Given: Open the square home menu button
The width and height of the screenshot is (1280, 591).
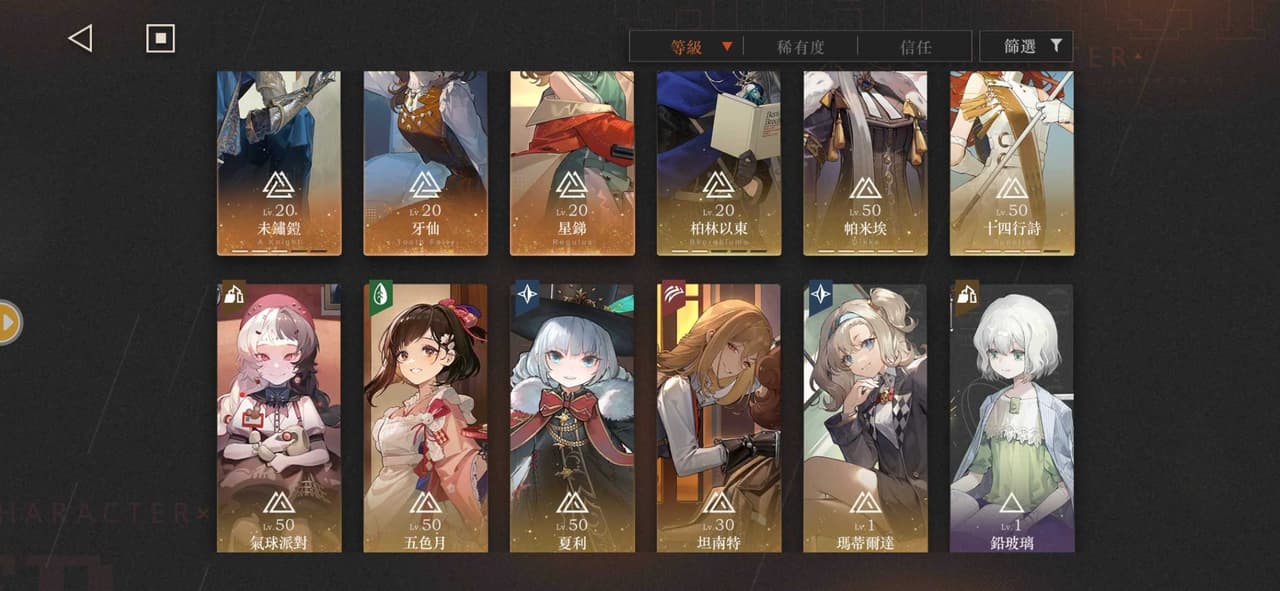Looking at the screenshot, I should point(160,39).
